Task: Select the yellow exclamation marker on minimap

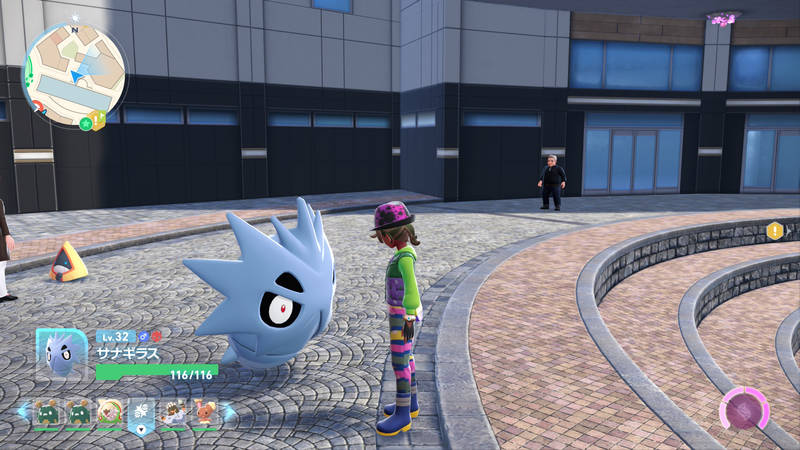Action: coord(99,118)
